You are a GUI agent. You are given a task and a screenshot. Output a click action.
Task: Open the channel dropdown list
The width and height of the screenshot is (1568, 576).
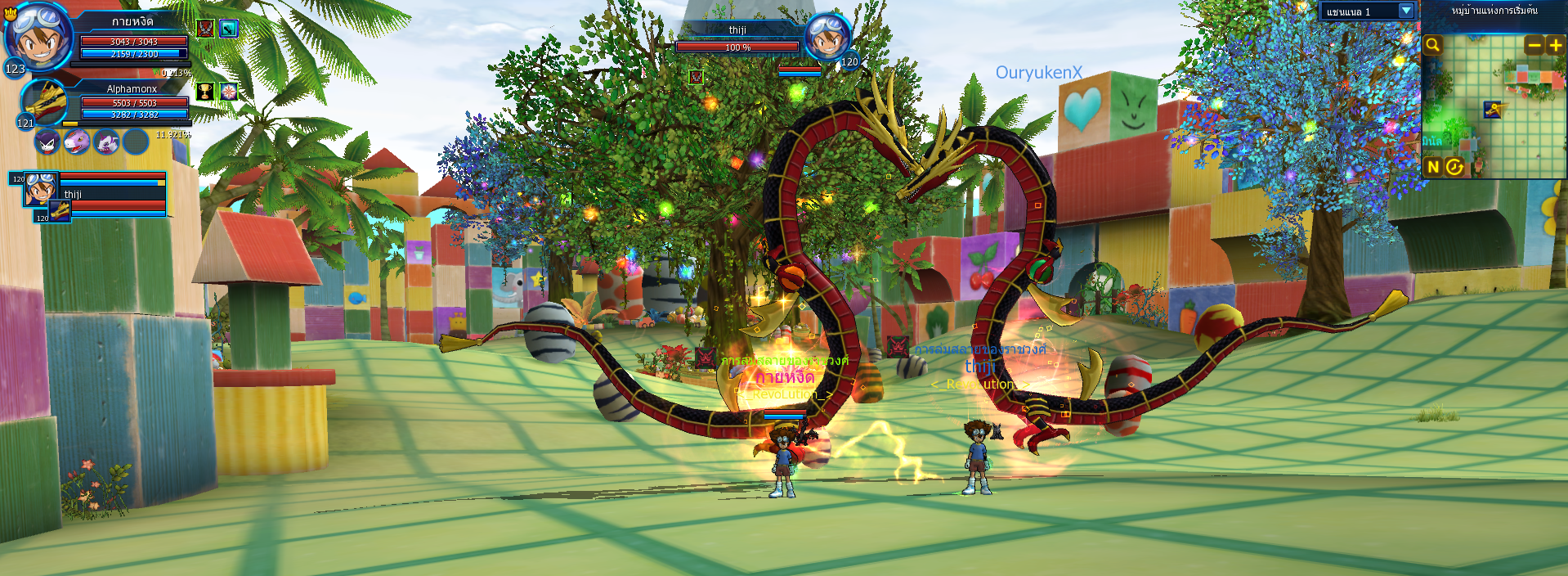click(1405, 11)
